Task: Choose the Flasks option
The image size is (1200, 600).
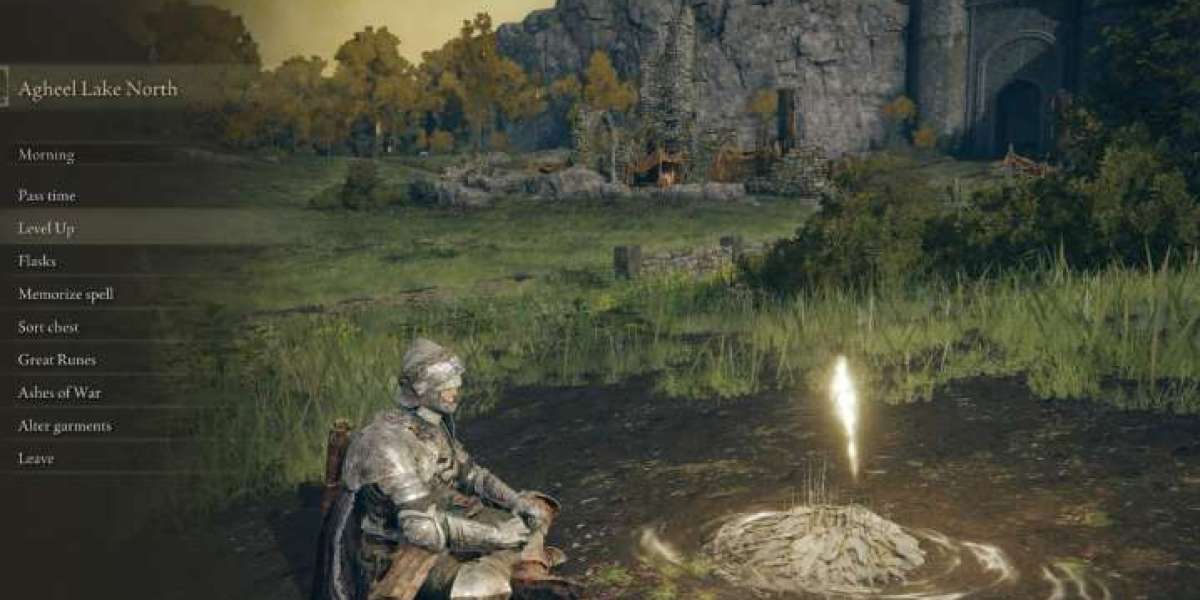Action: point(37,261)
